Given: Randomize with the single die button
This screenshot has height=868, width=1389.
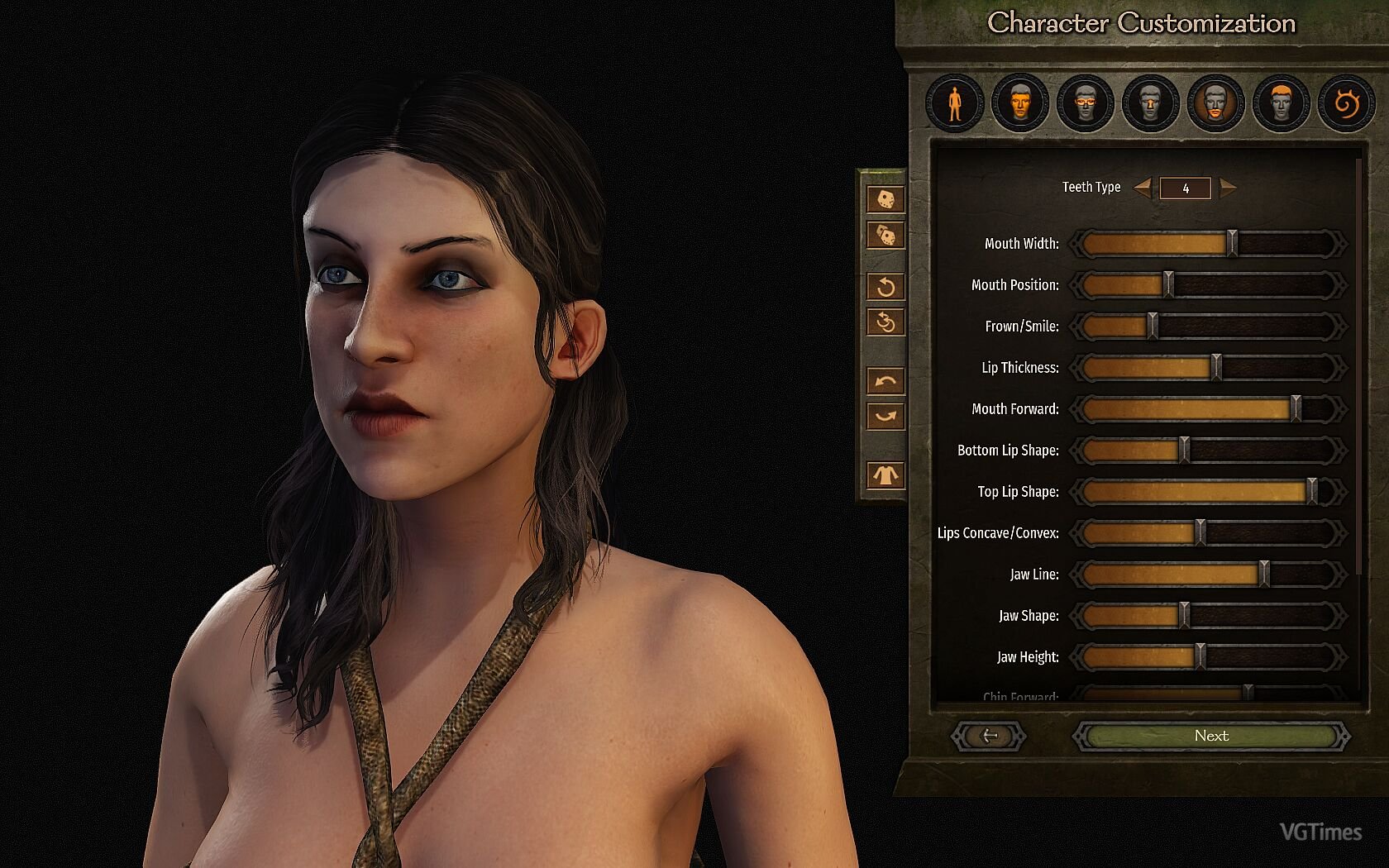Looking at the screenshot, I should [885, 199].
